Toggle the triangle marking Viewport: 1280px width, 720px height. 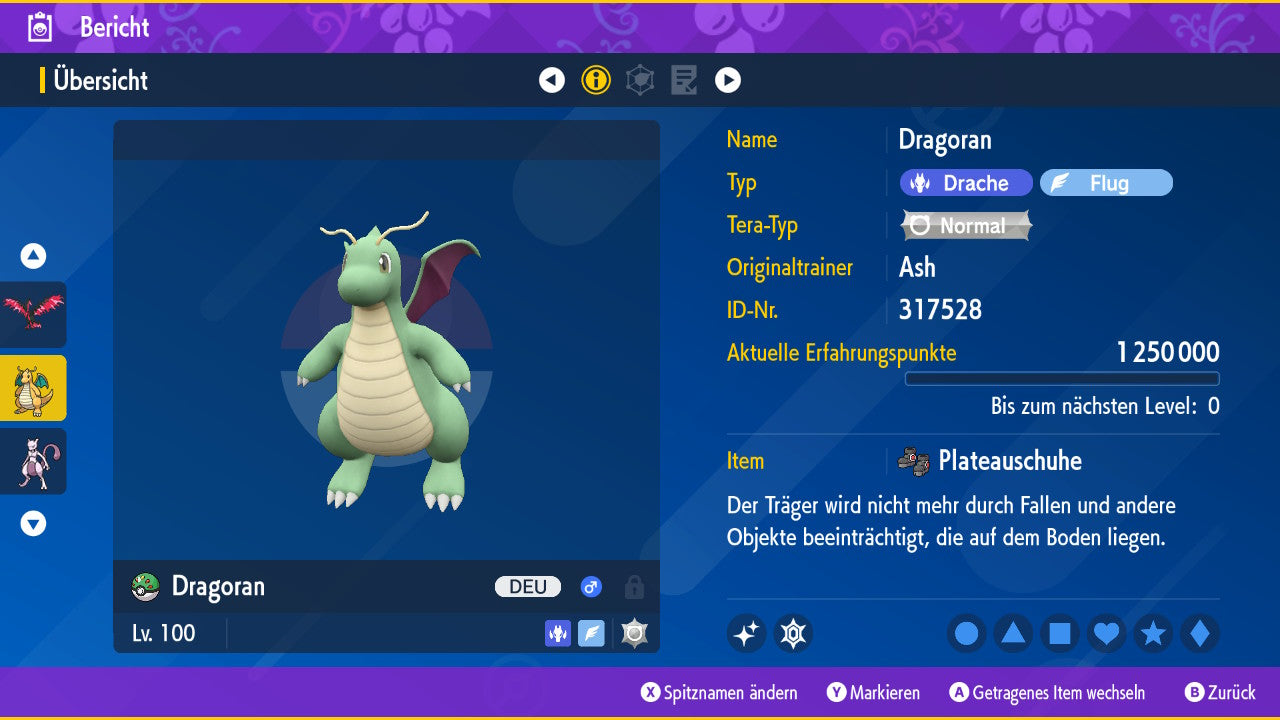[1013, 634]
